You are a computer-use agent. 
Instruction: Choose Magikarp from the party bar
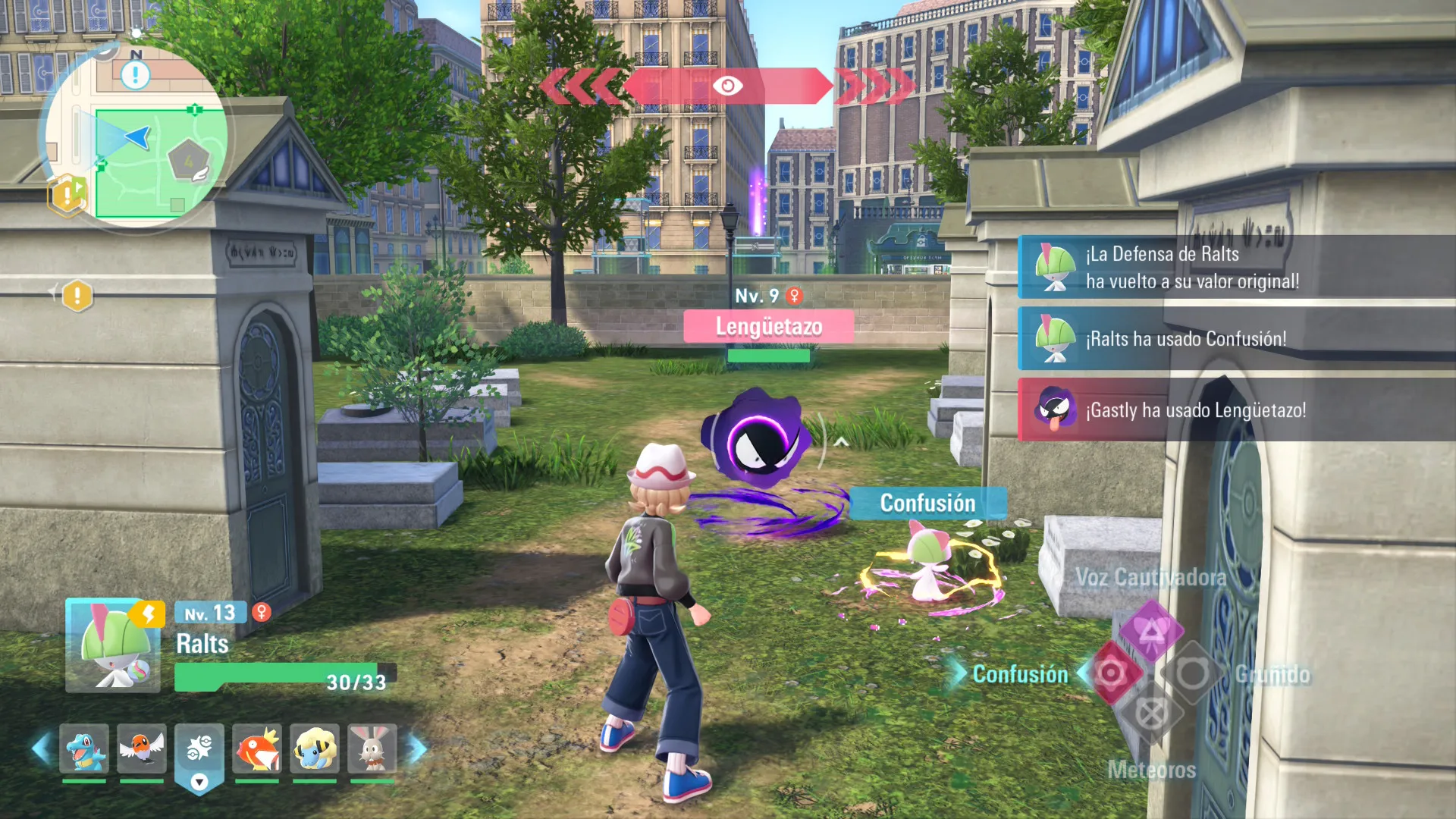(257, 748)
